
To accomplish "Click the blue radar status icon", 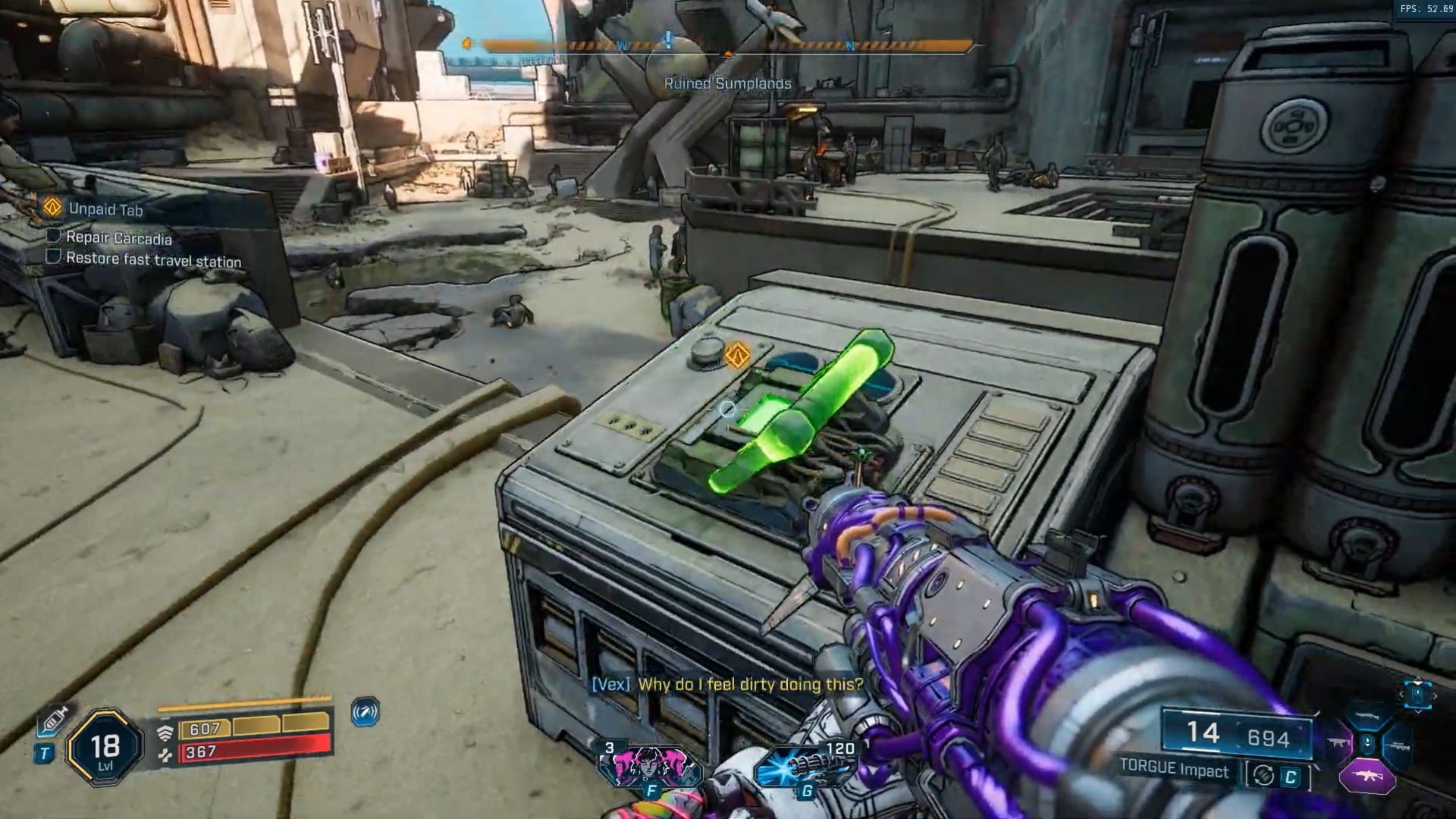I will pos(366,711).
